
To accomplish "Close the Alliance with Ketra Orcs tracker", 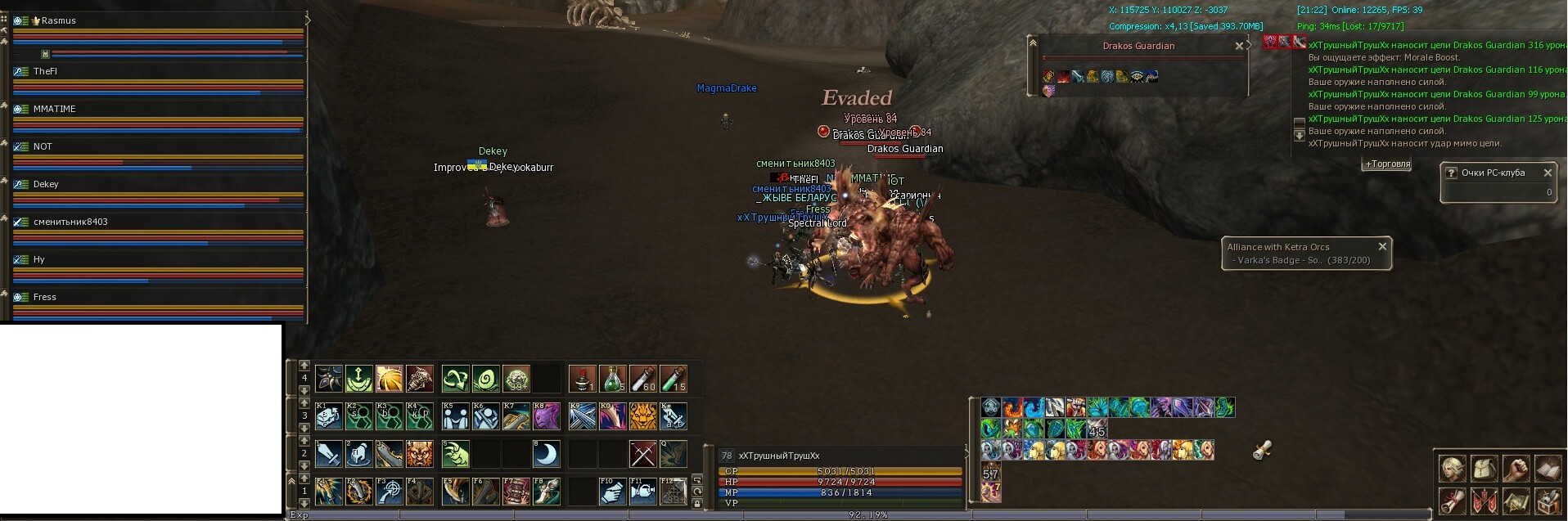I will pos(1382,246).
